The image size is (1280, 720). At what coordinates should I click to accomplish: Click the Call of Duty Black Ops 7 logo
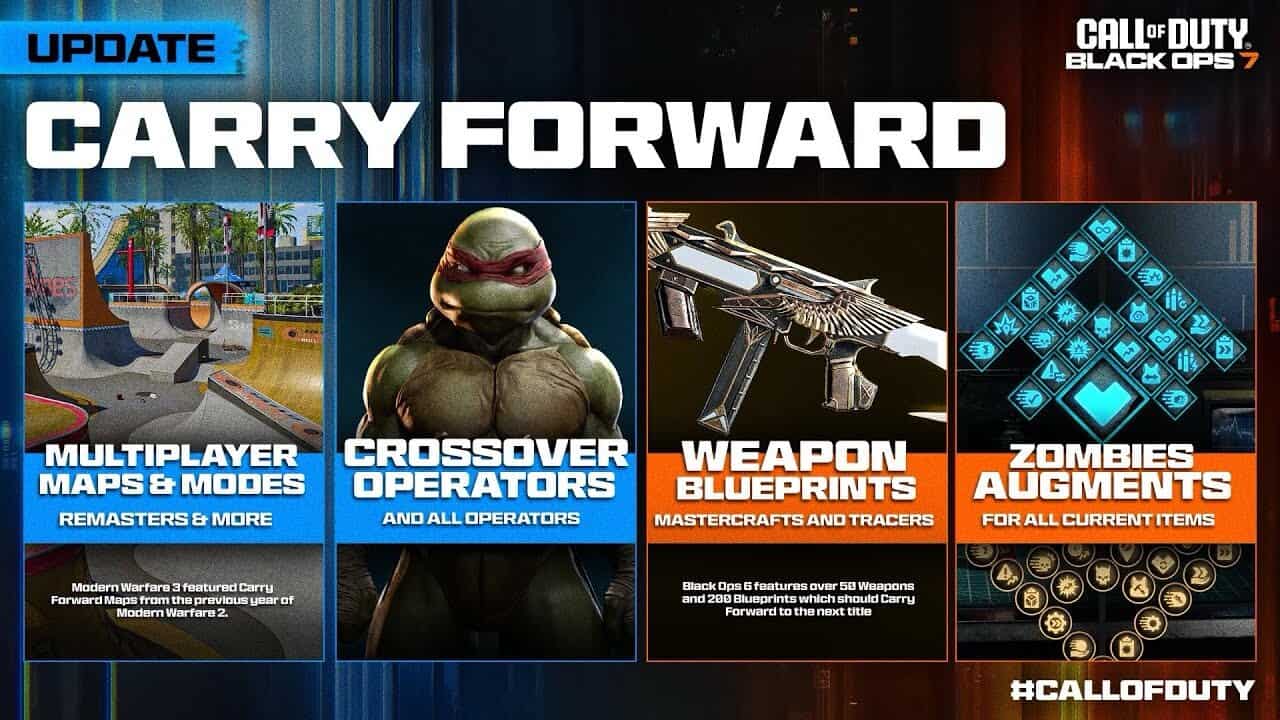click(x=1157, y=44)
